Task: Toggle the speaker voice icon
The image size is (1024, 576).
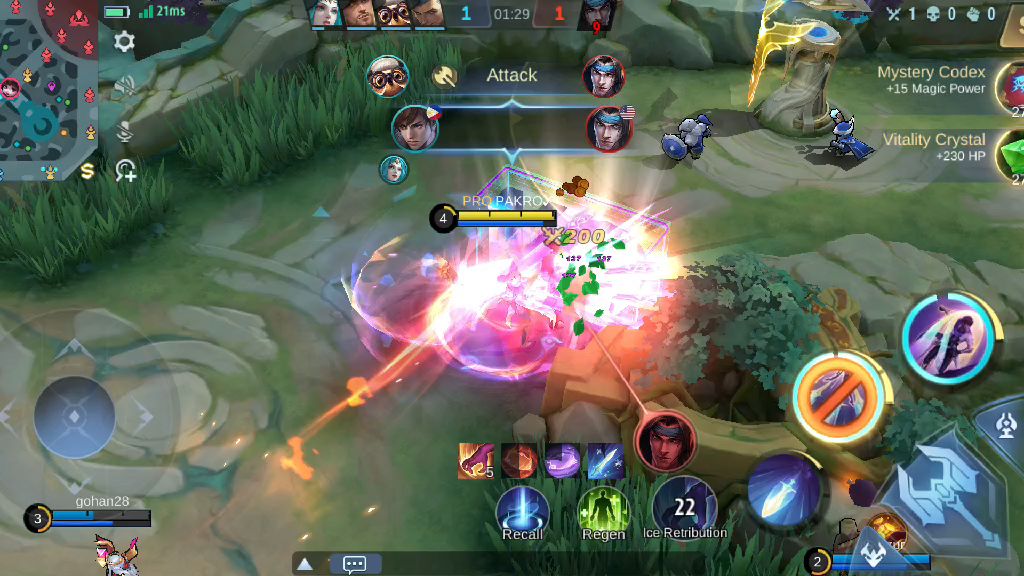Action: 125,87
